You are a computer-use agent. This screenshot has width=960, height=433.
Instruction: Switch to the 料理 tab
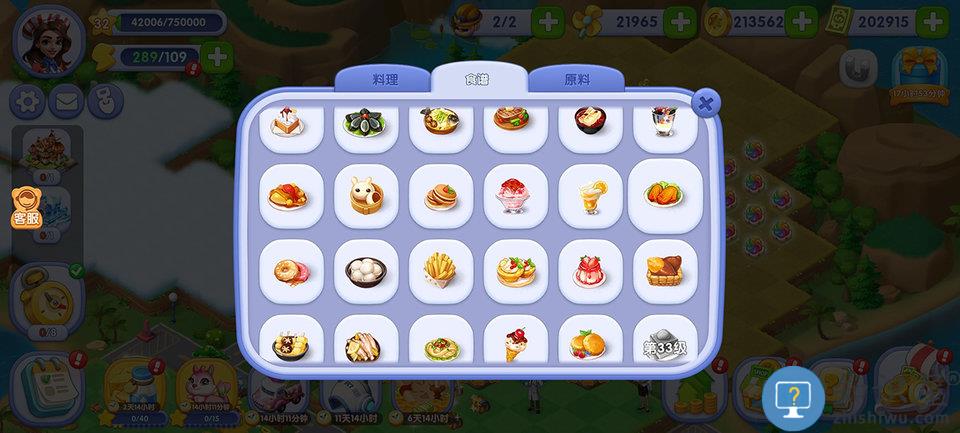(x=385, y=78)
